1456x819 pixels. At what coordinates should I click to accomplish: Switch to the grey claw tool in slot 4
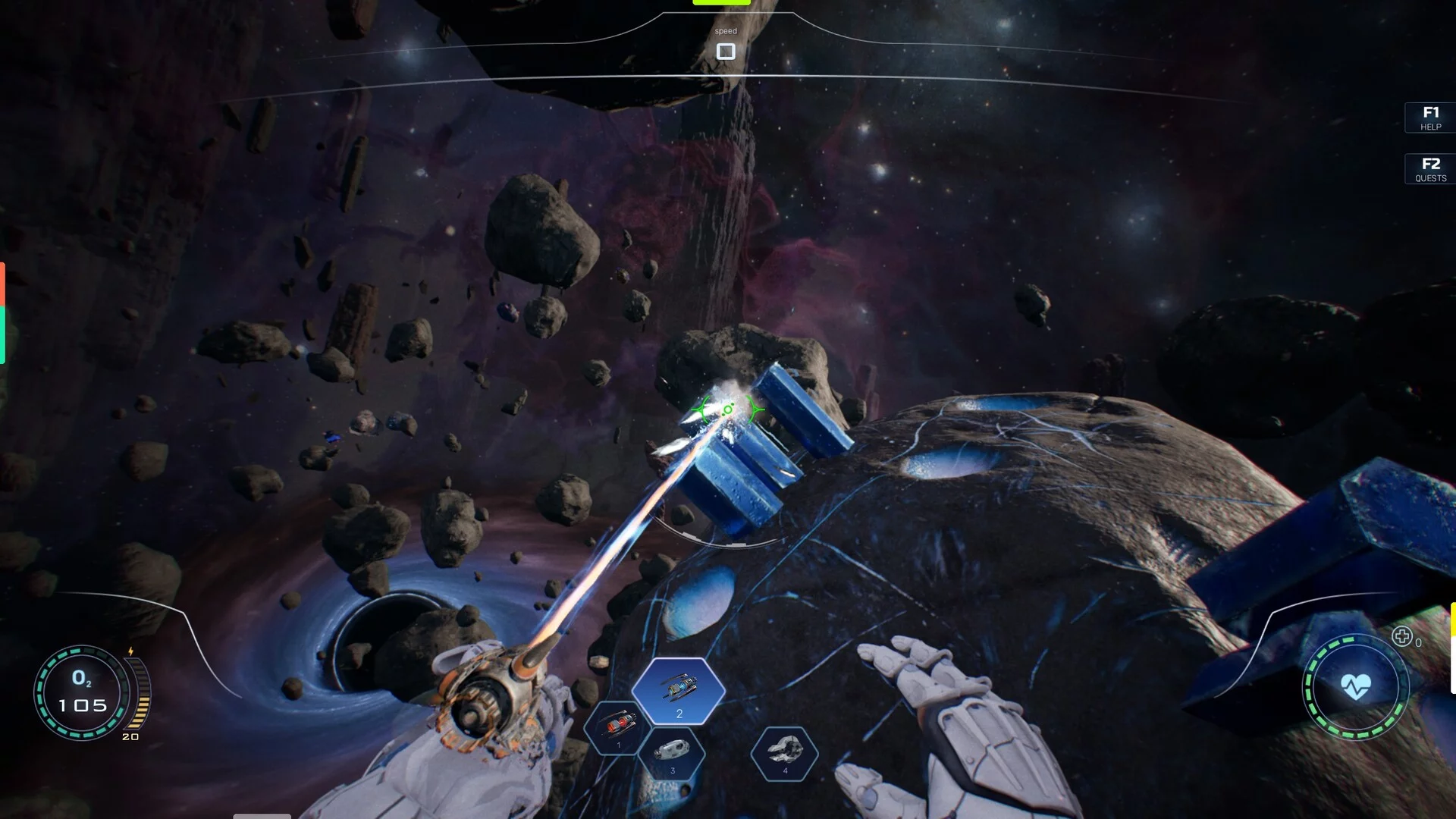click(784, 752)
